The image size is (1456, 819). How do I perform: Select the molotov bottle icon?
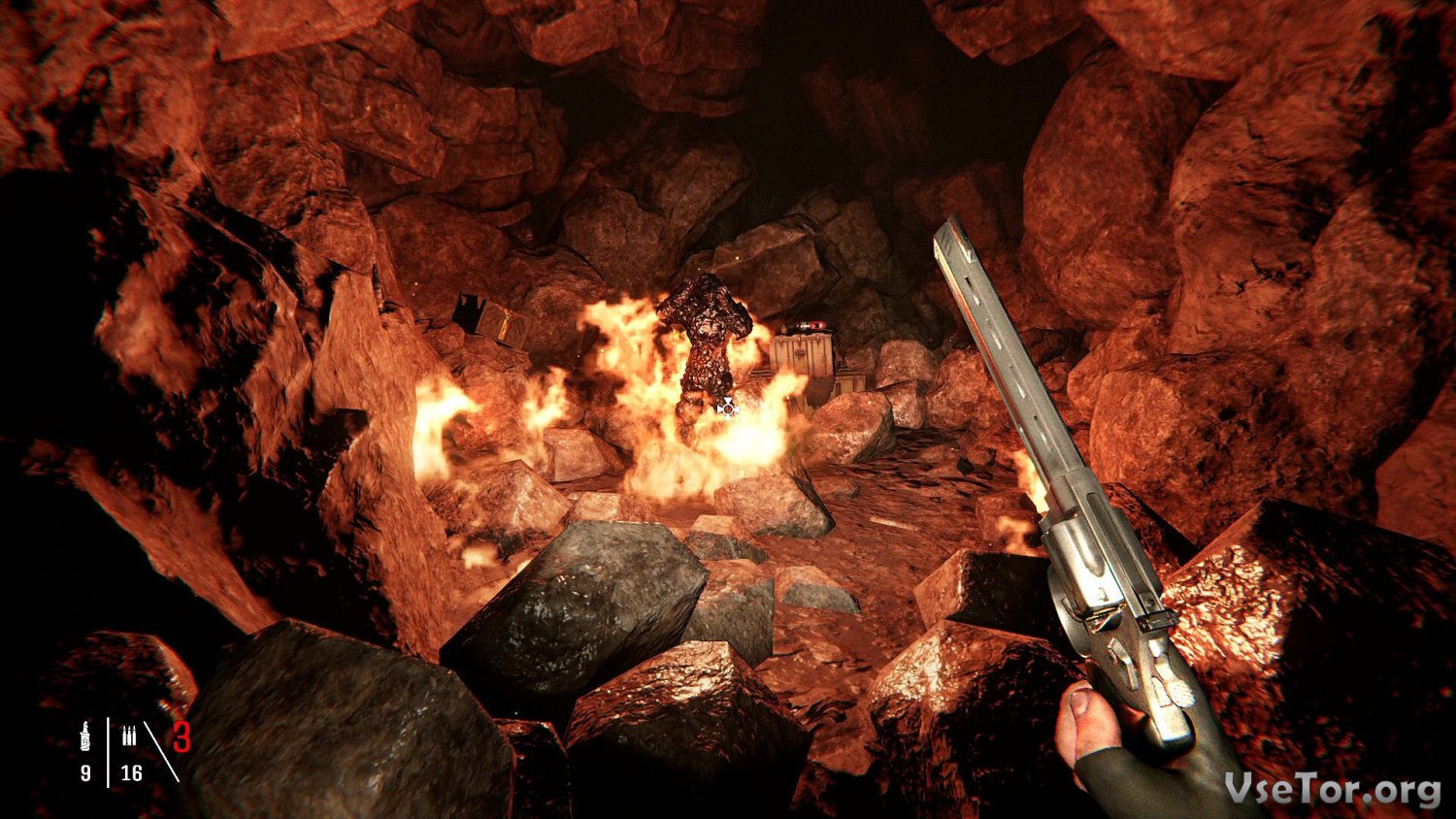tap(85, 737)
